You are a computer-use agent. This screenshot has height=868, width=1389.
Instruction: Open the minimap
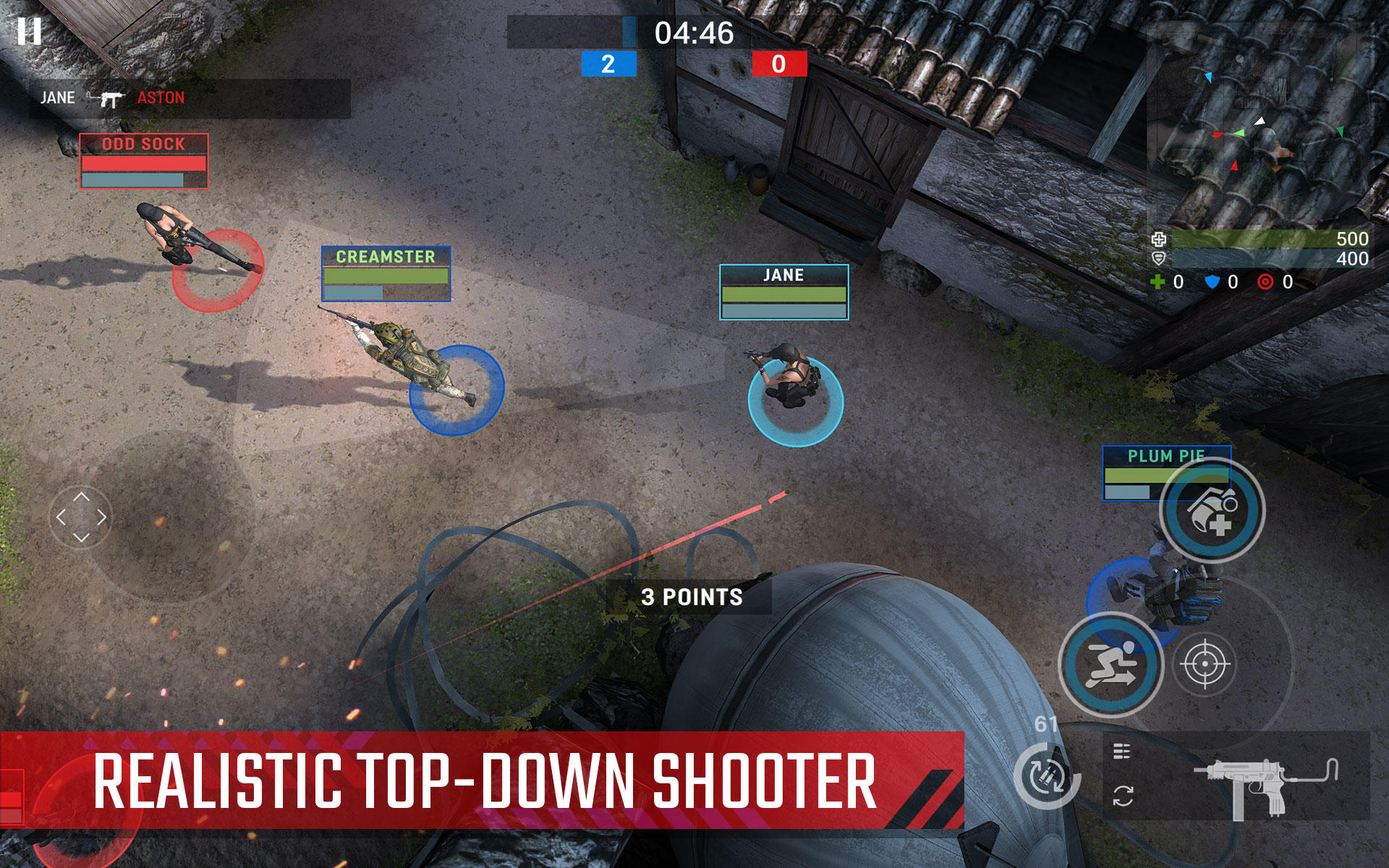(x=1259, y=123)
